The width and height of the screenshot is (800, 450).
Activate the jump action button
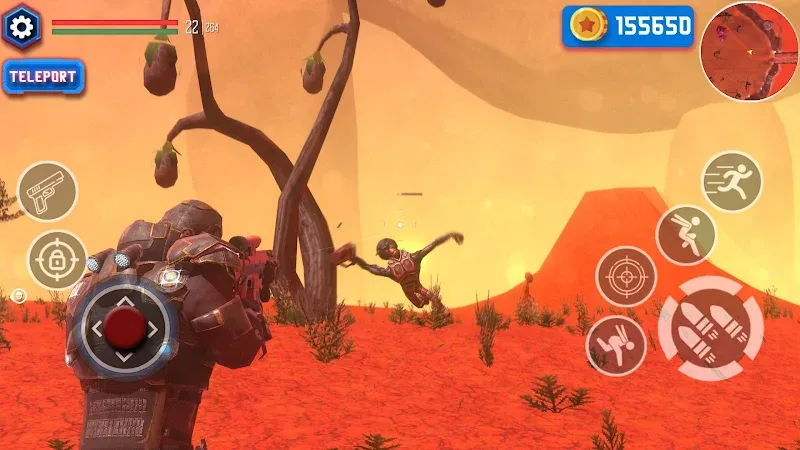click(x=685, y=235)
